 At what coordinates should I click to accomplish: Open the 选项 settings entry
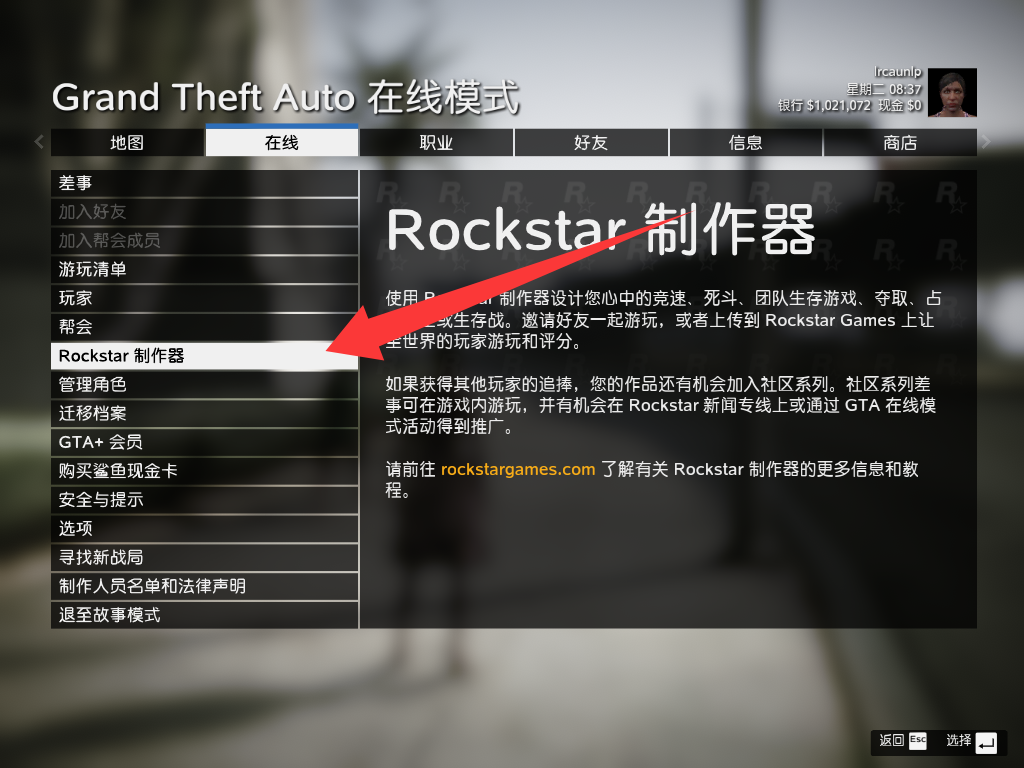click(x=204, y=528)
